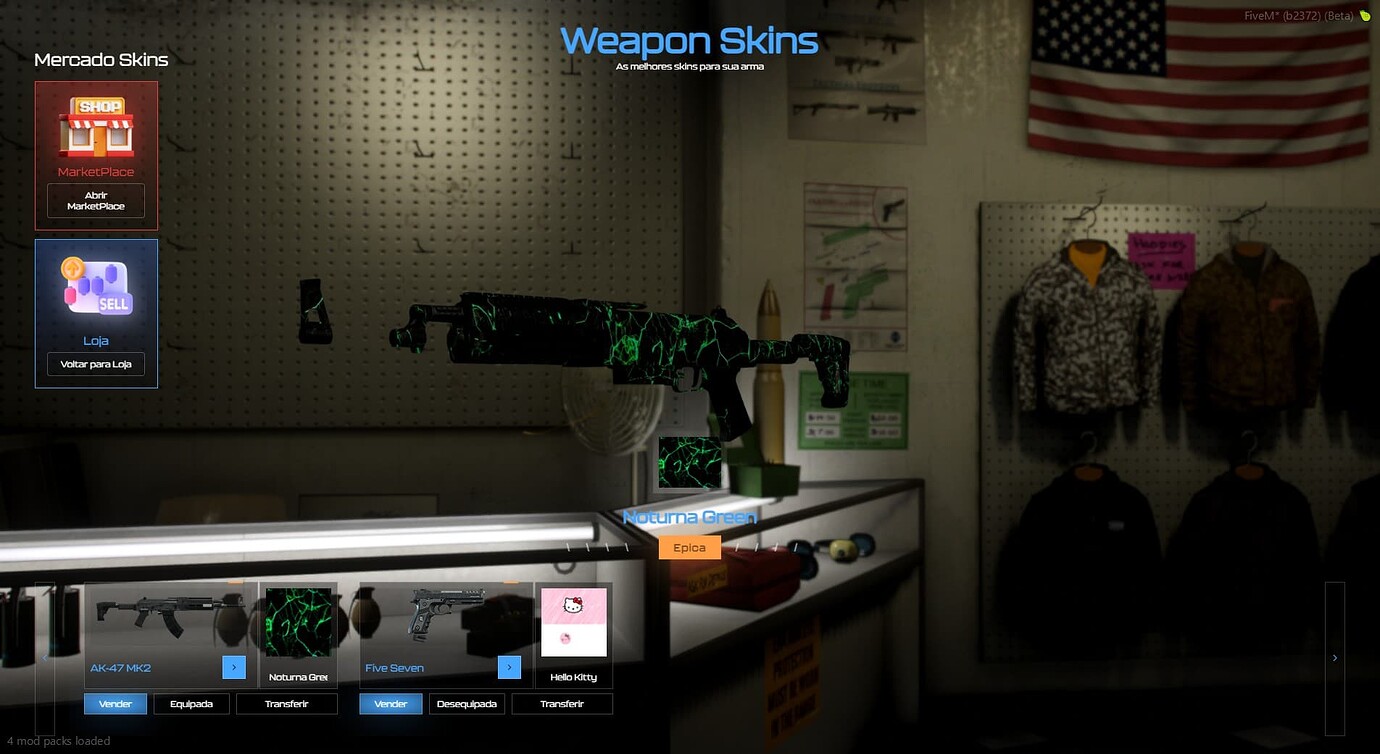Viewport: 1380px width, 754px height.
Task: Select the Hello Kitty skin icon
Action: 574,620
